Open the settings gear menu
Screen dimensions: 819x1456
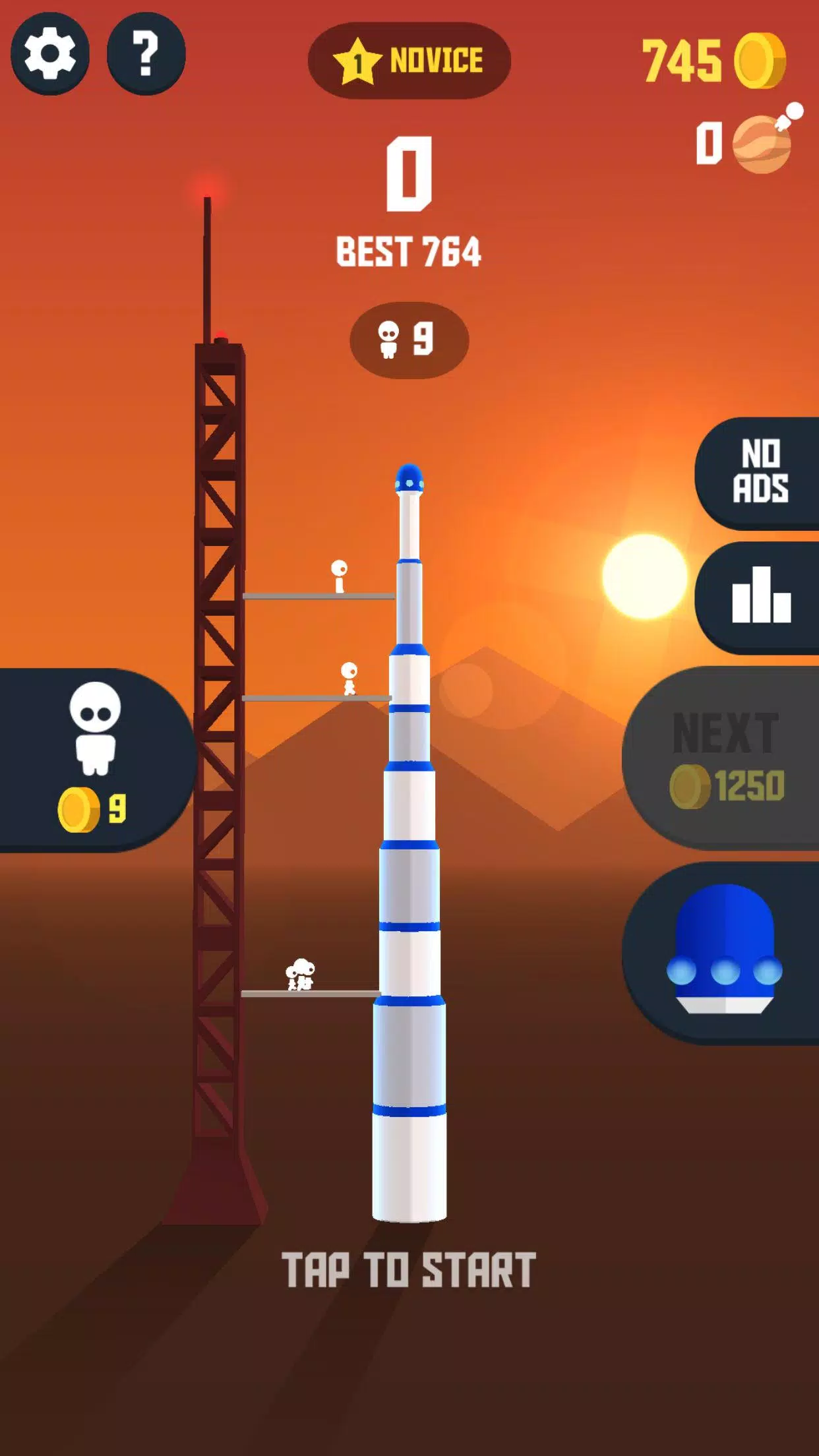(50, 53)
